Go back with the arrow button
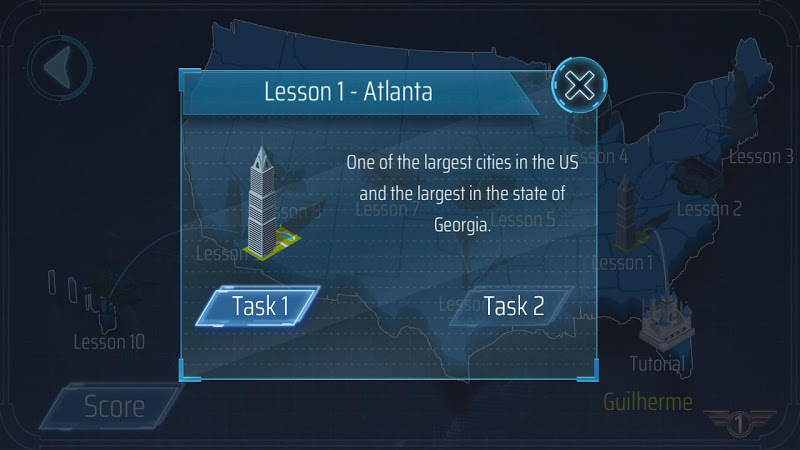800x450 pixels. point(60,68)
